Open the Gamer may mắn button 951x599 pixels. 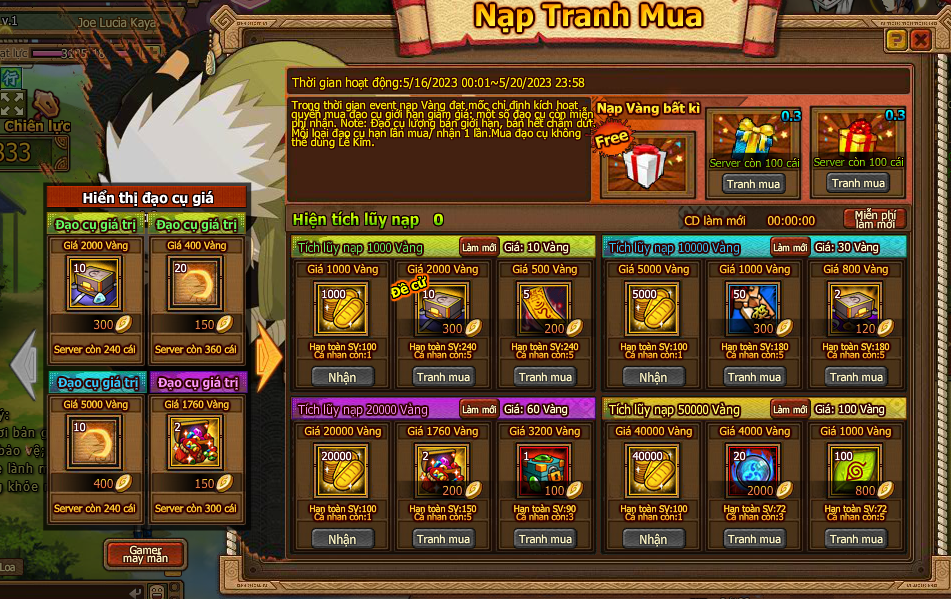[145, 554]
